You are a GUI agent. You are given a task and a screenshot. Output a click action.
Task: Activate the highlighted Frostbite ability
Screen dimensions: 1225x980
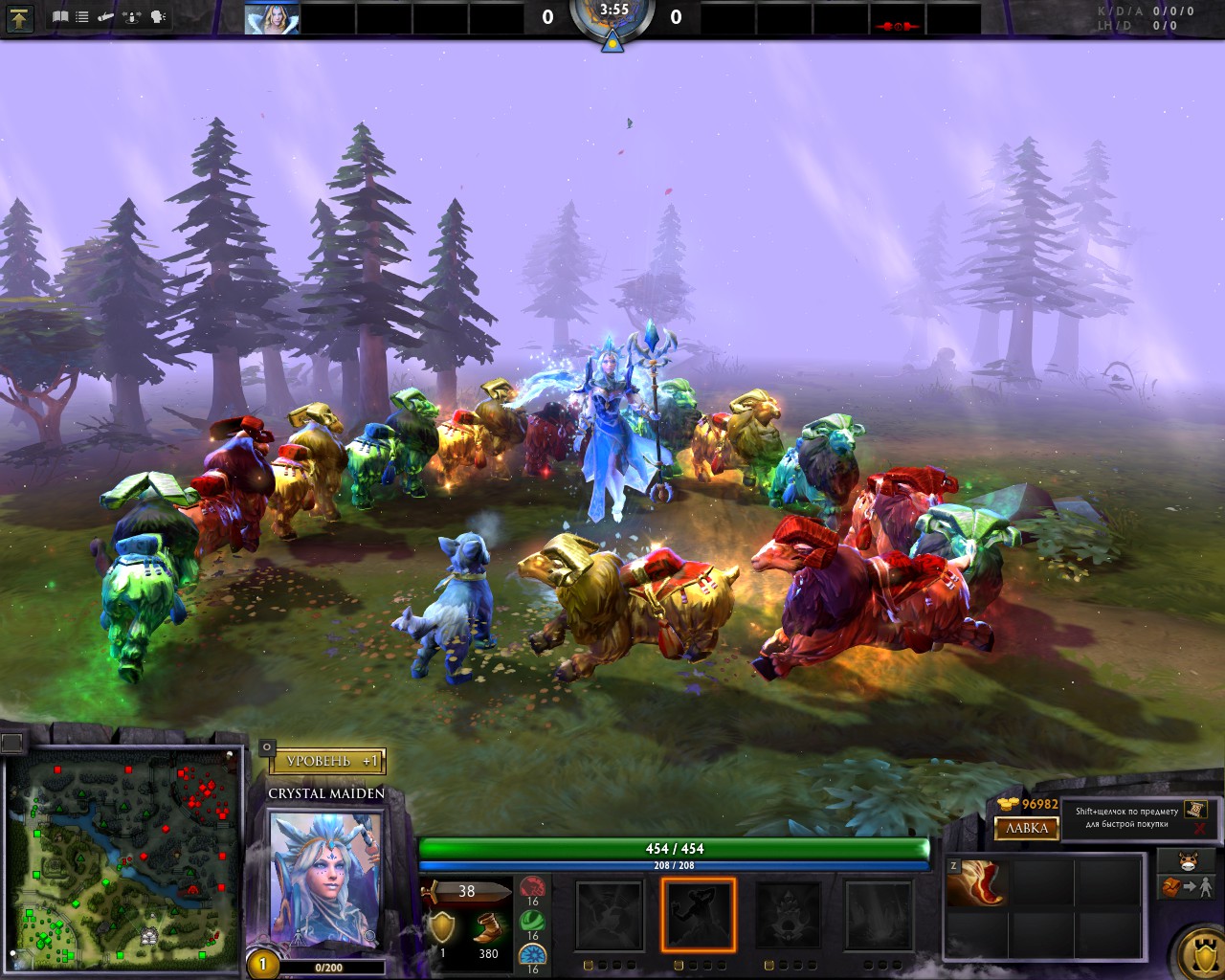(699, 916)
